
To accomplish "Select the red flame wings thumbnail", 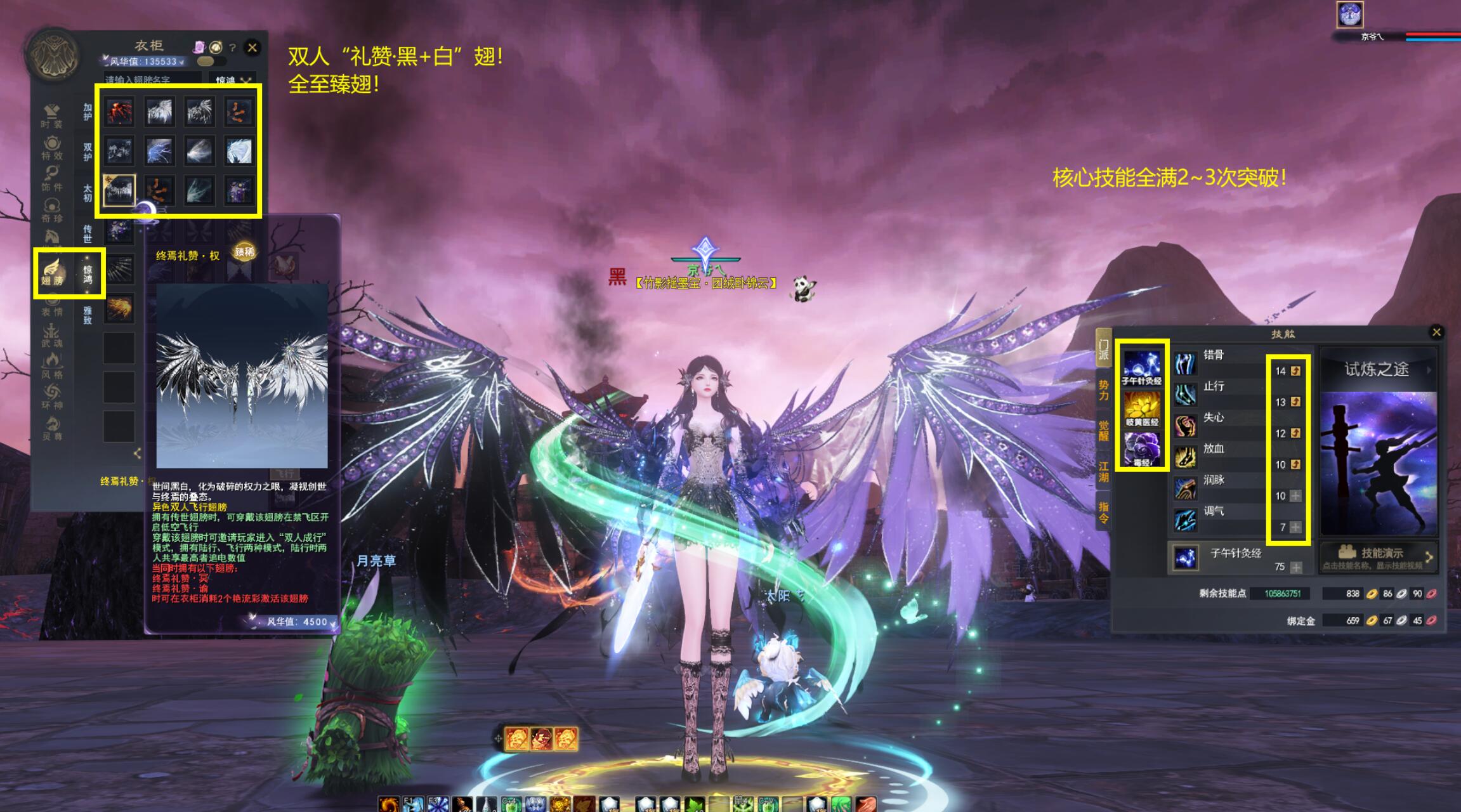I will (x=119, y=112).
